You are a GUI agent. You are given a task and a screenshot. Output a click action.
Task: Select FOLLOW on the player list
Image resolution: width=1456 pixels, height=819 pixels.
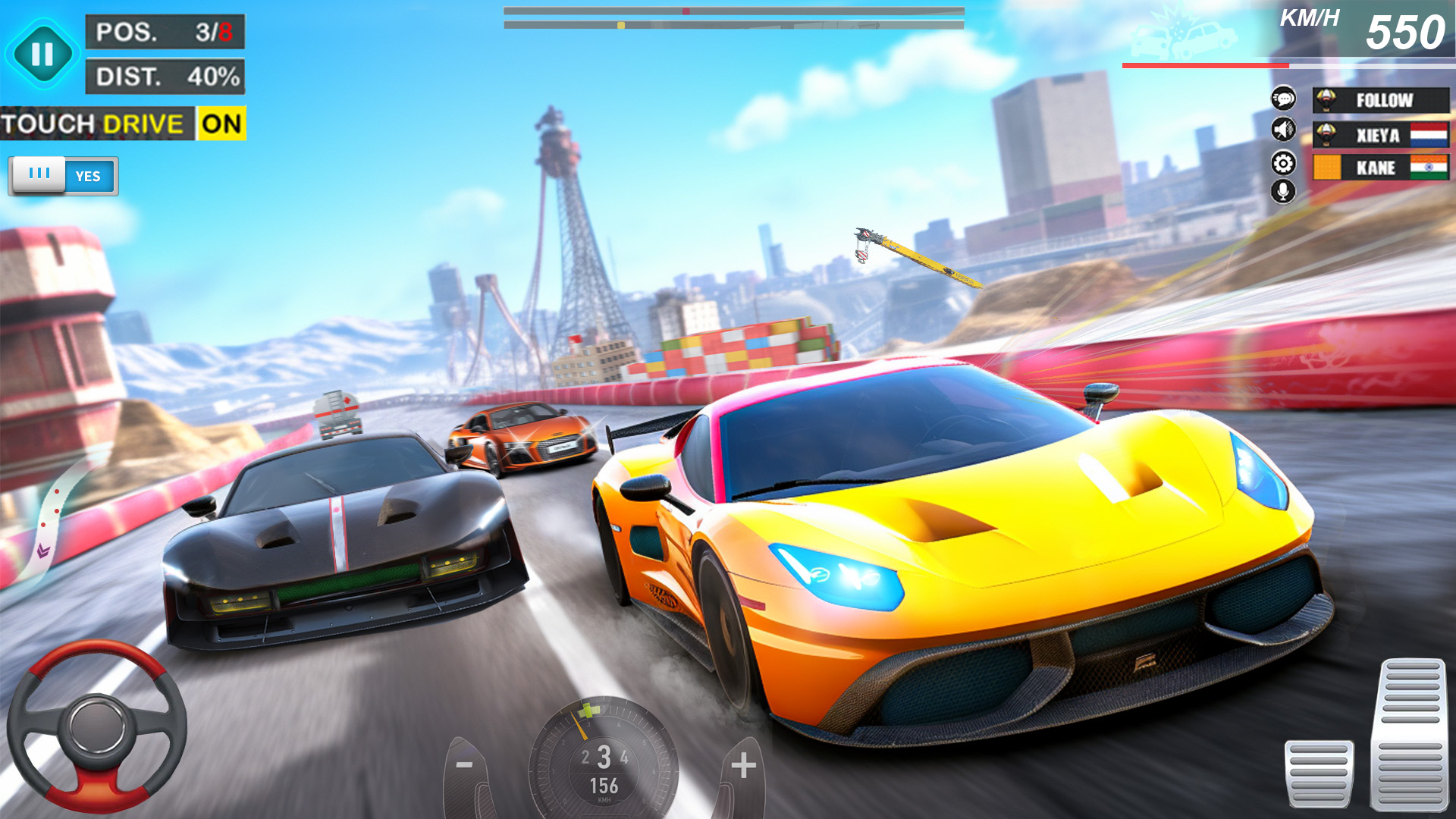click(1382, 99)
